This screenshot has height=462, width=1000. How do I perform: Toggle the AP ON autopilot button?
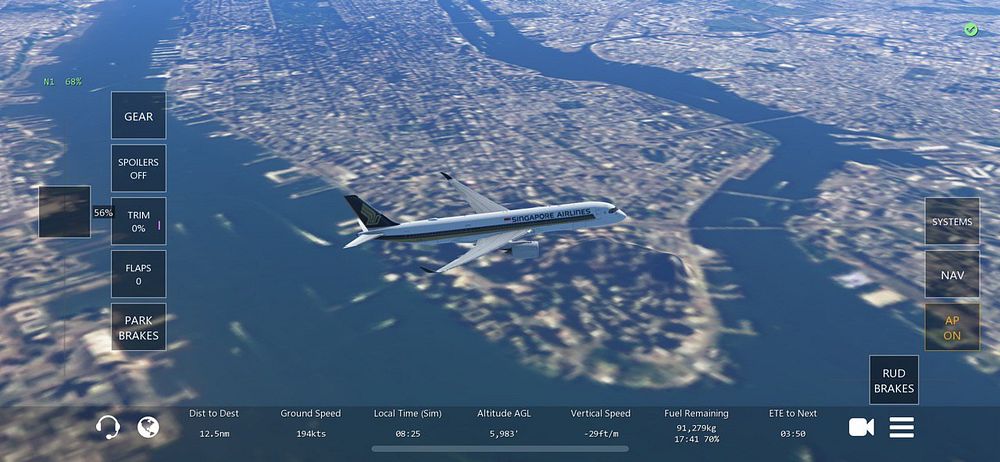coord(951,327)
